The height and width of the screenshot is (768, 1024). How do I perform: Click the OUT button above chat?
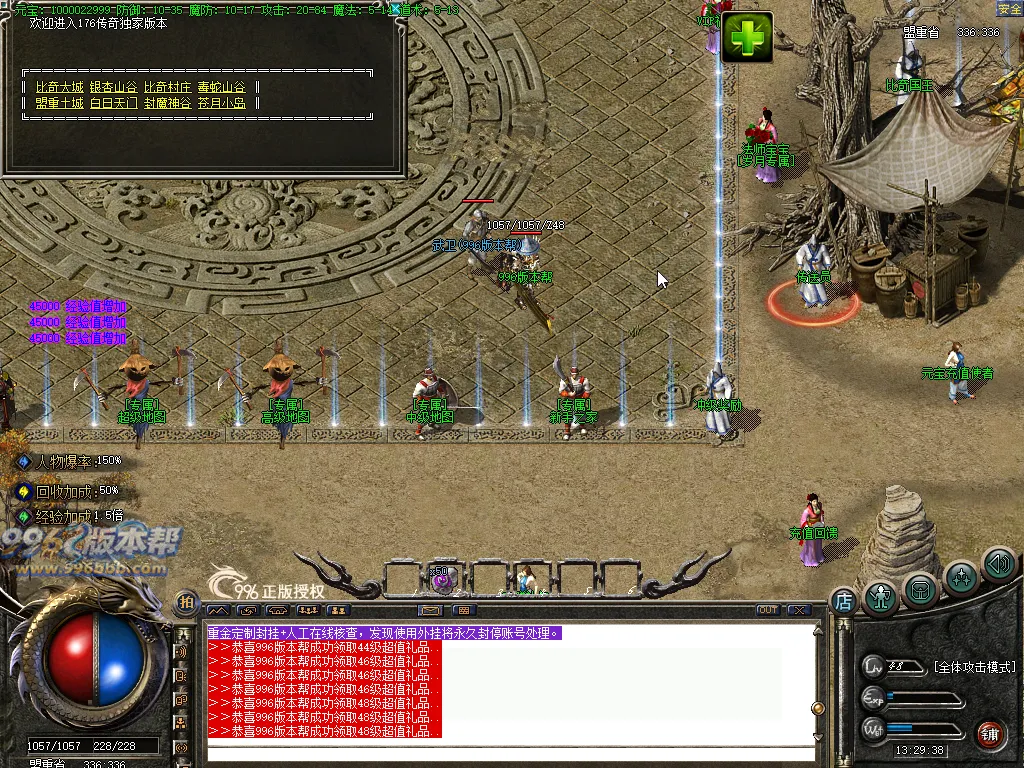768,610
